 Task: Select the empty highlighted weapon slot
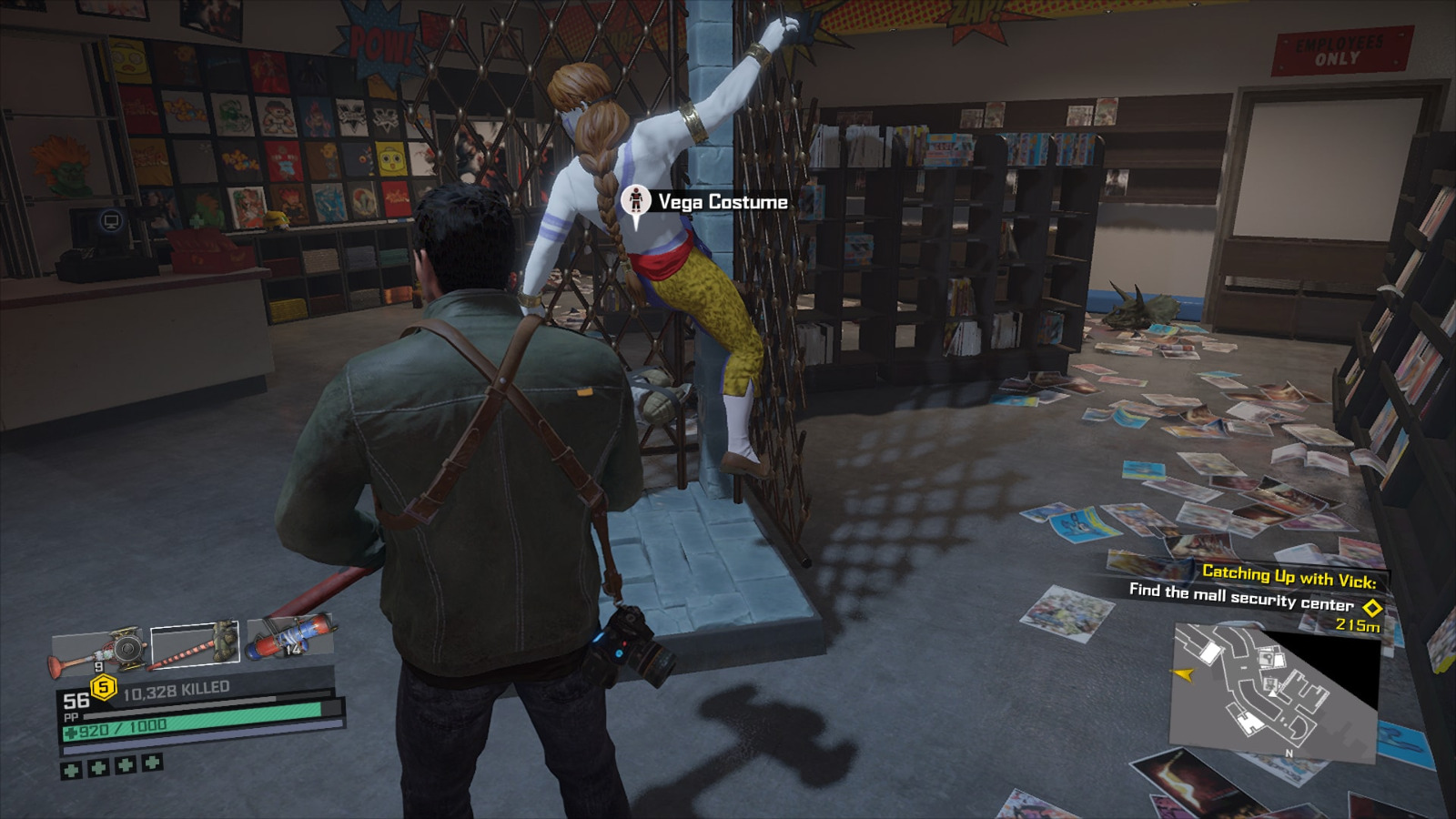pos(193,646)
